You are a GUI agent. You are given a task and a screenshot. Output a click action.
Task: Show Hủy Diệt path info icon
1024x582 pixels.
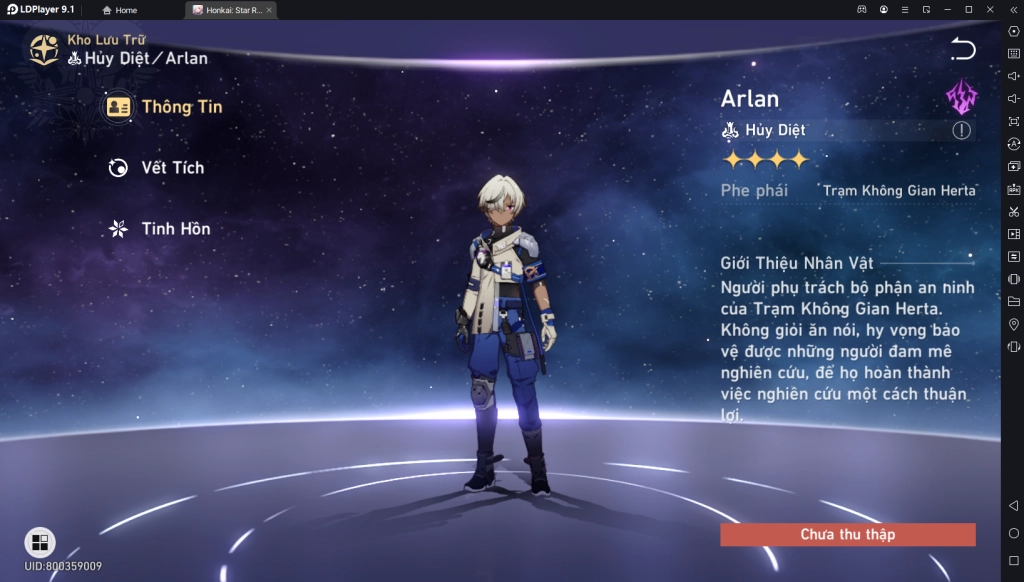[x=961, y=130]
